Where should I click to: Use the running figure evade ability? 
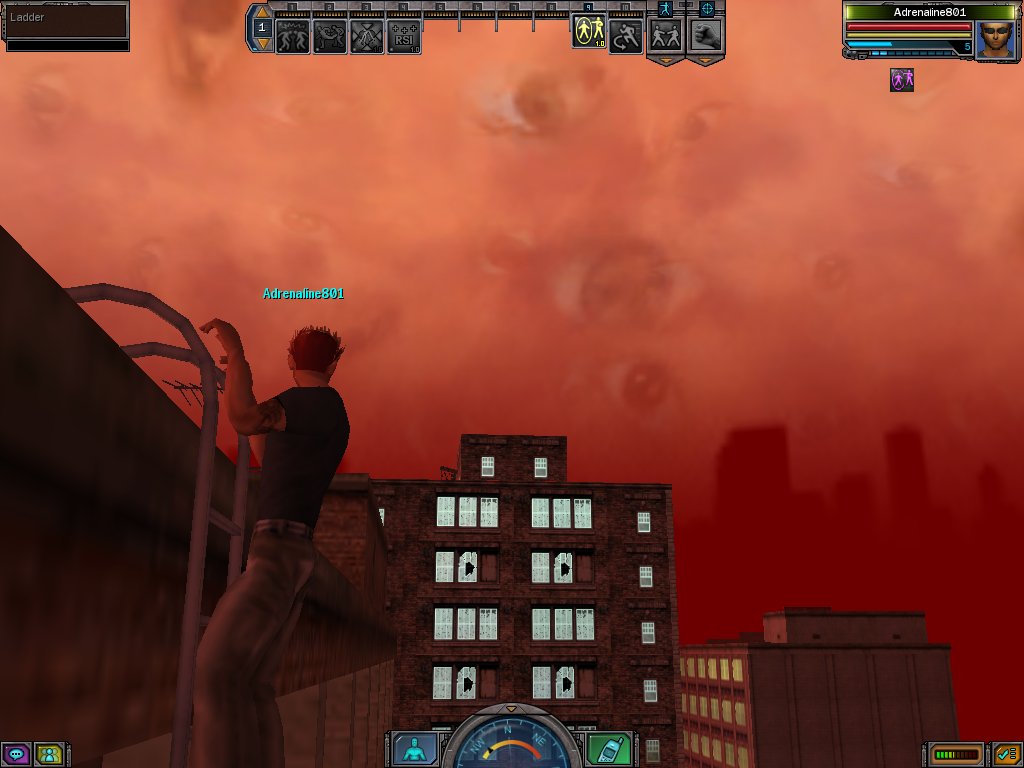tap(625, 37)
